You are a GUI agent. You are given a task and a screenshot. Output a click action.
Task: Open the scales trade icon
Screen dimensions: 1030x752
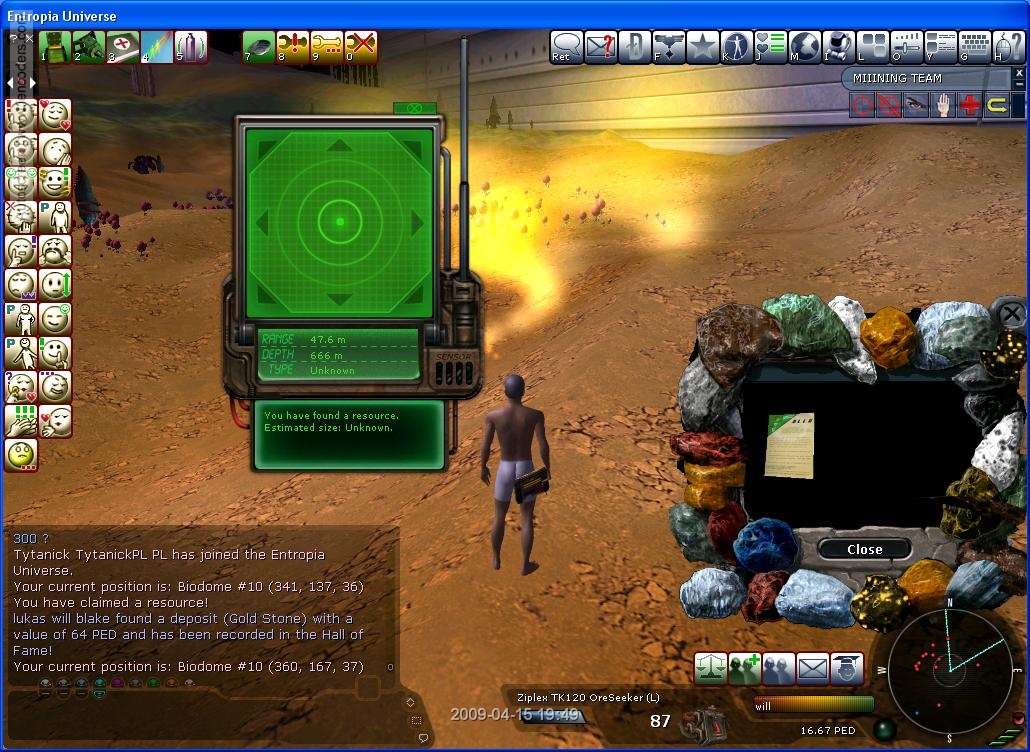point(710,667)
